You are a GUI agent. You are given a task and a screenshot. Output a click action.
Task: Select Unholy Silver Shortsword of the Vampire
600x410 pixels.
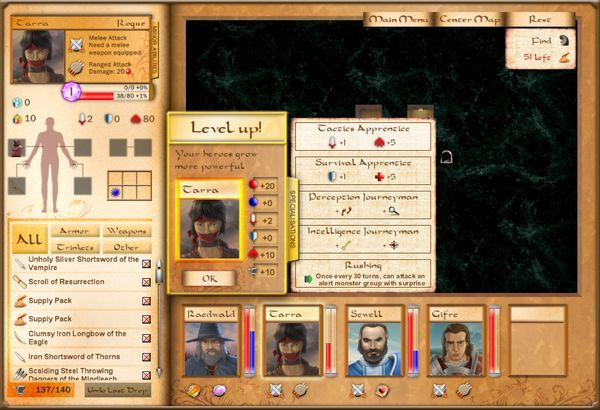[x=75, y=263]
